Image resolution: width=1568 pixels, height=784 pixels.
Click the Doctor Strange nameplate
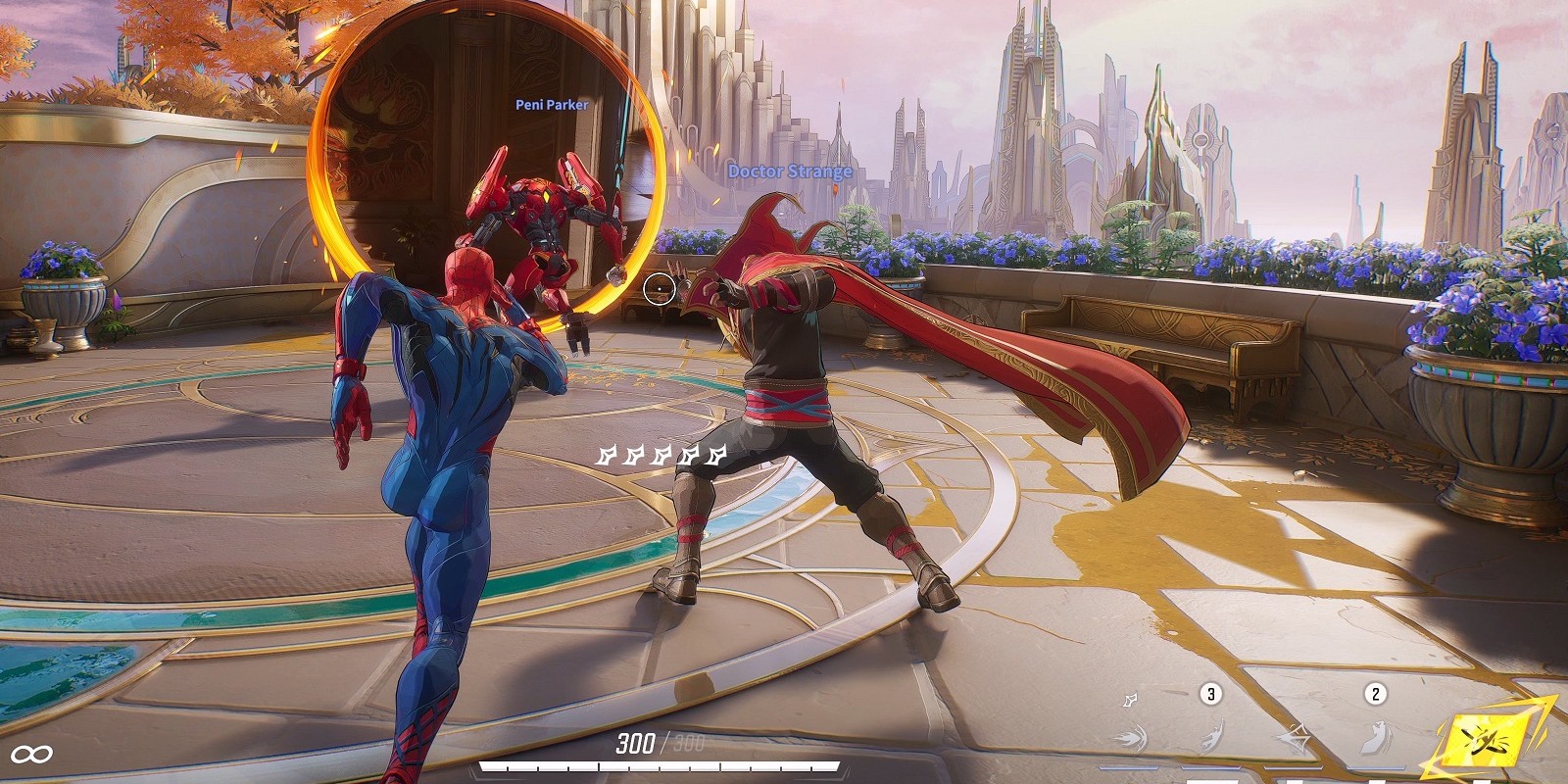pyautogui.click(x=790, y=170)
